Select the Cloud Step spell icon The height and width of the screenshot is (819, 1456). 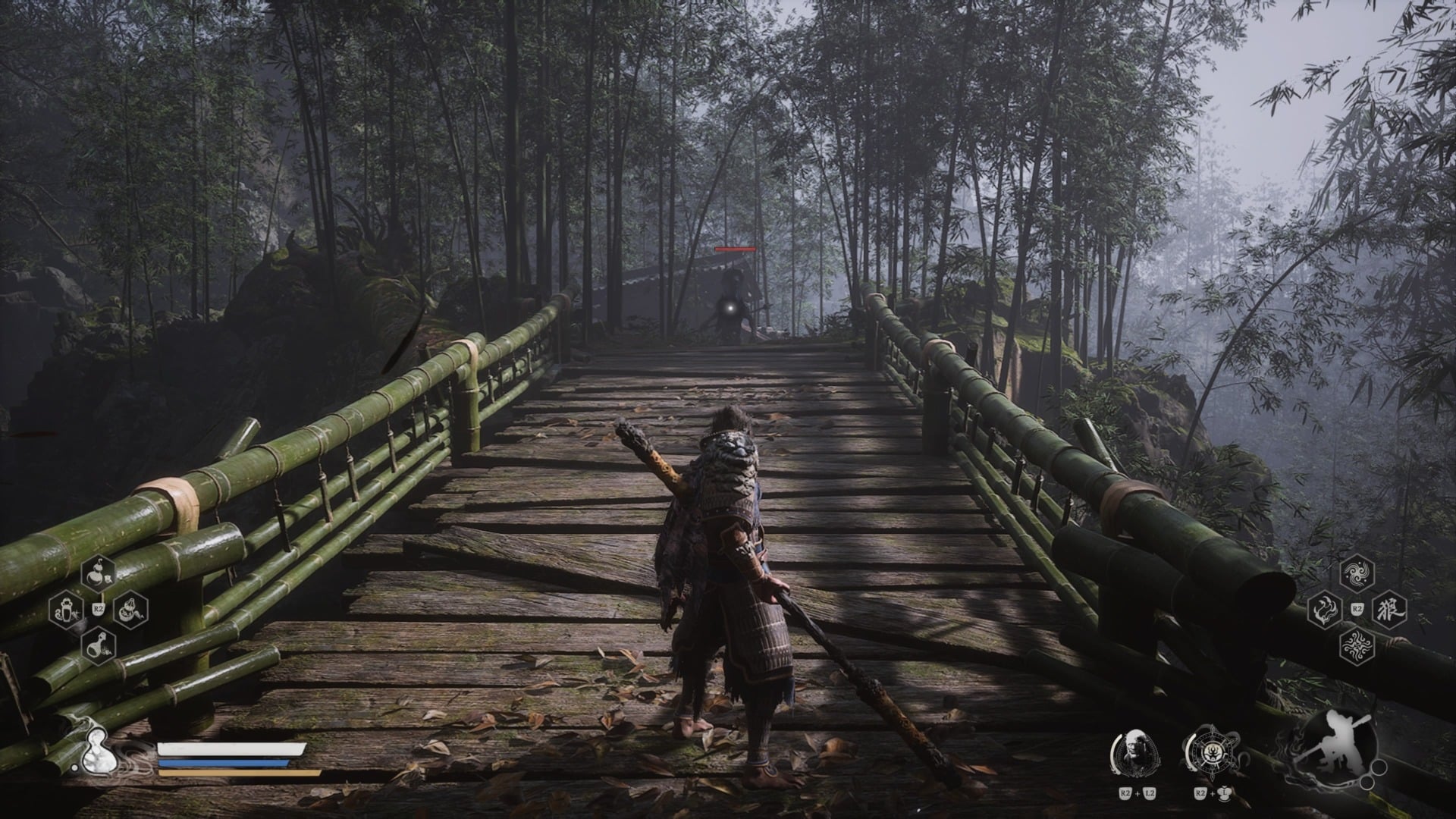pyautogui.click(x=1357, y=574)
